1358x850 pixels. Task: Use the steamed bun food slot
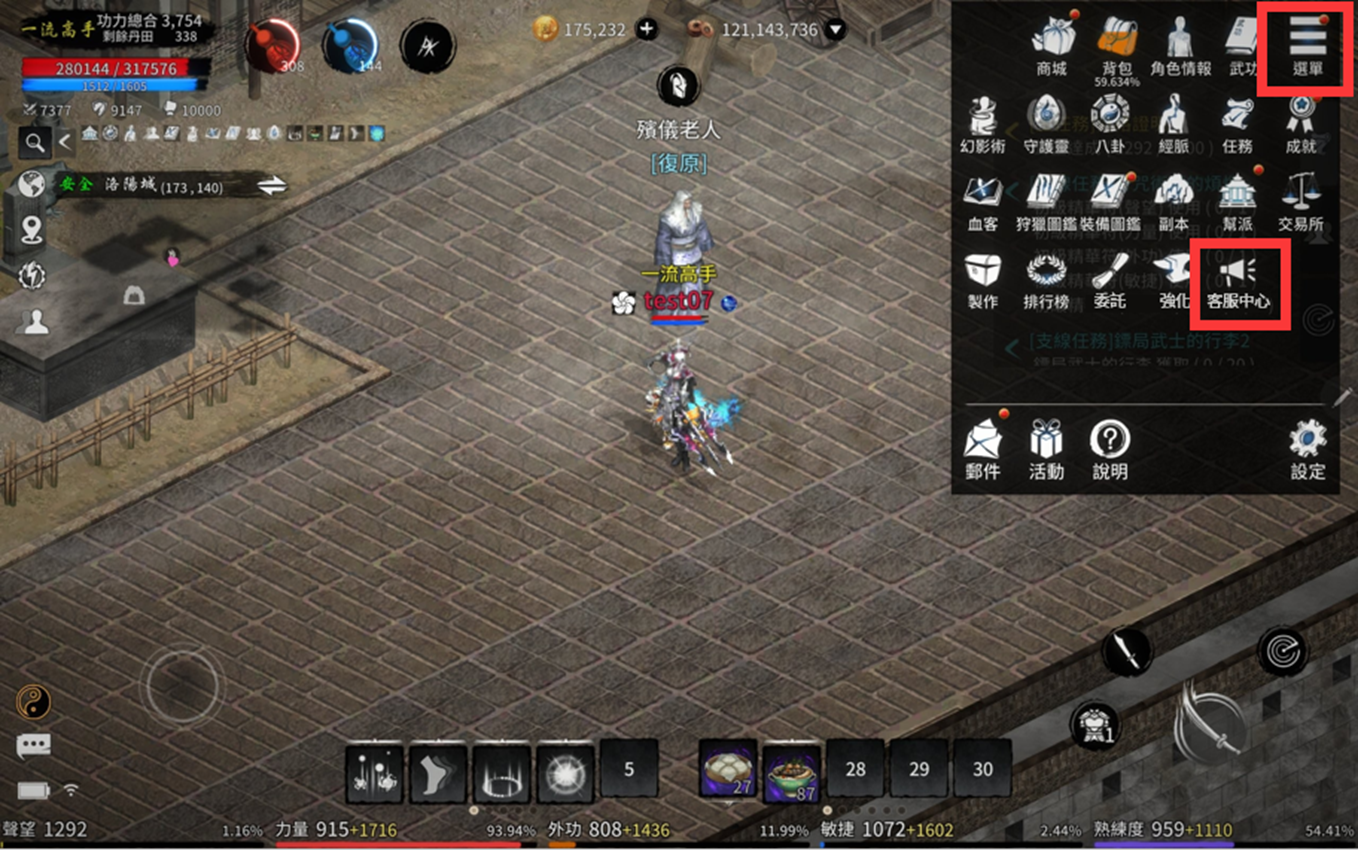tap(727, 771)
